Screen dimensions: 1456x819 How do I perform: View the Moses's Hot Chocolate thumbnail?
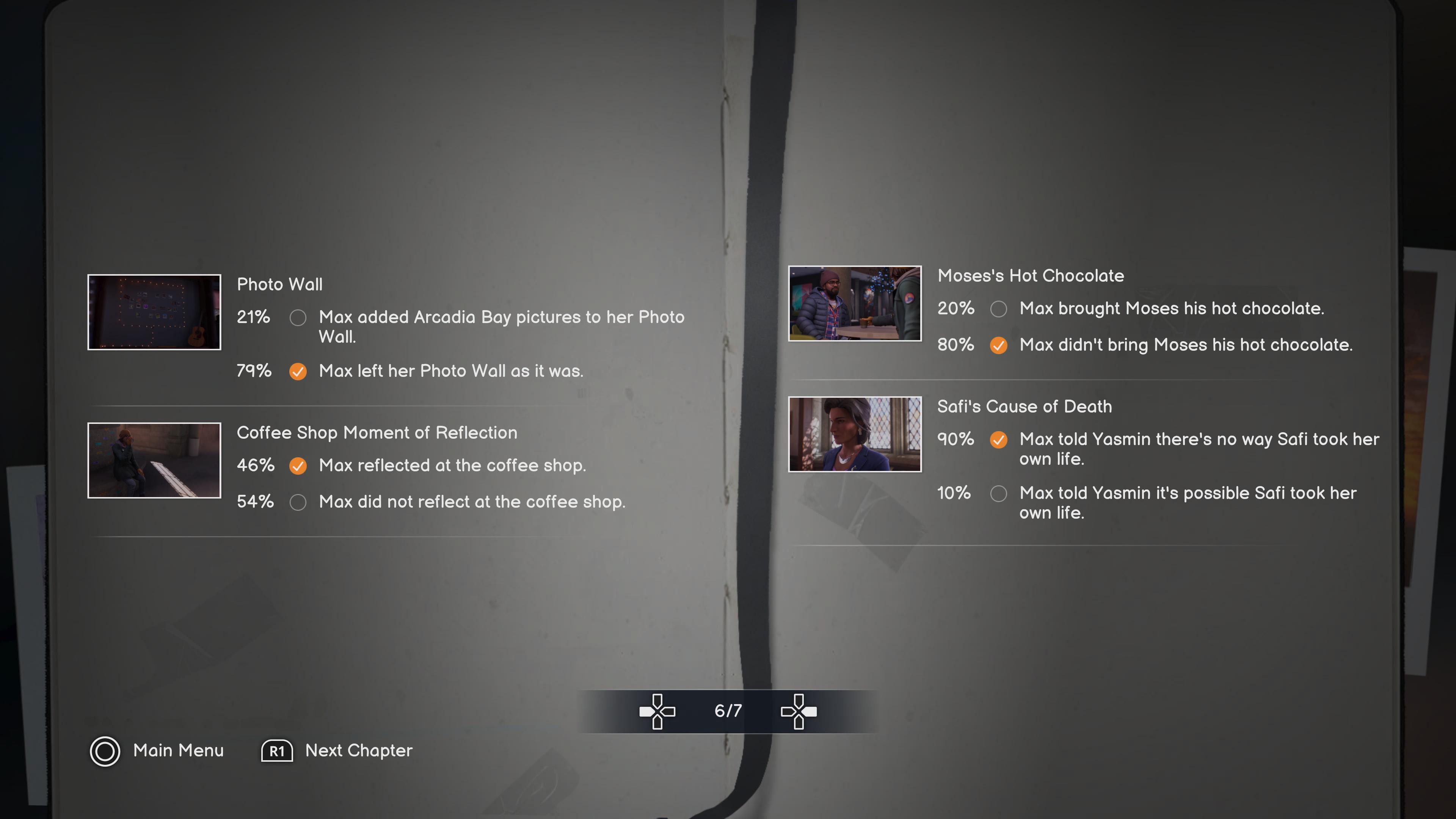855,303
